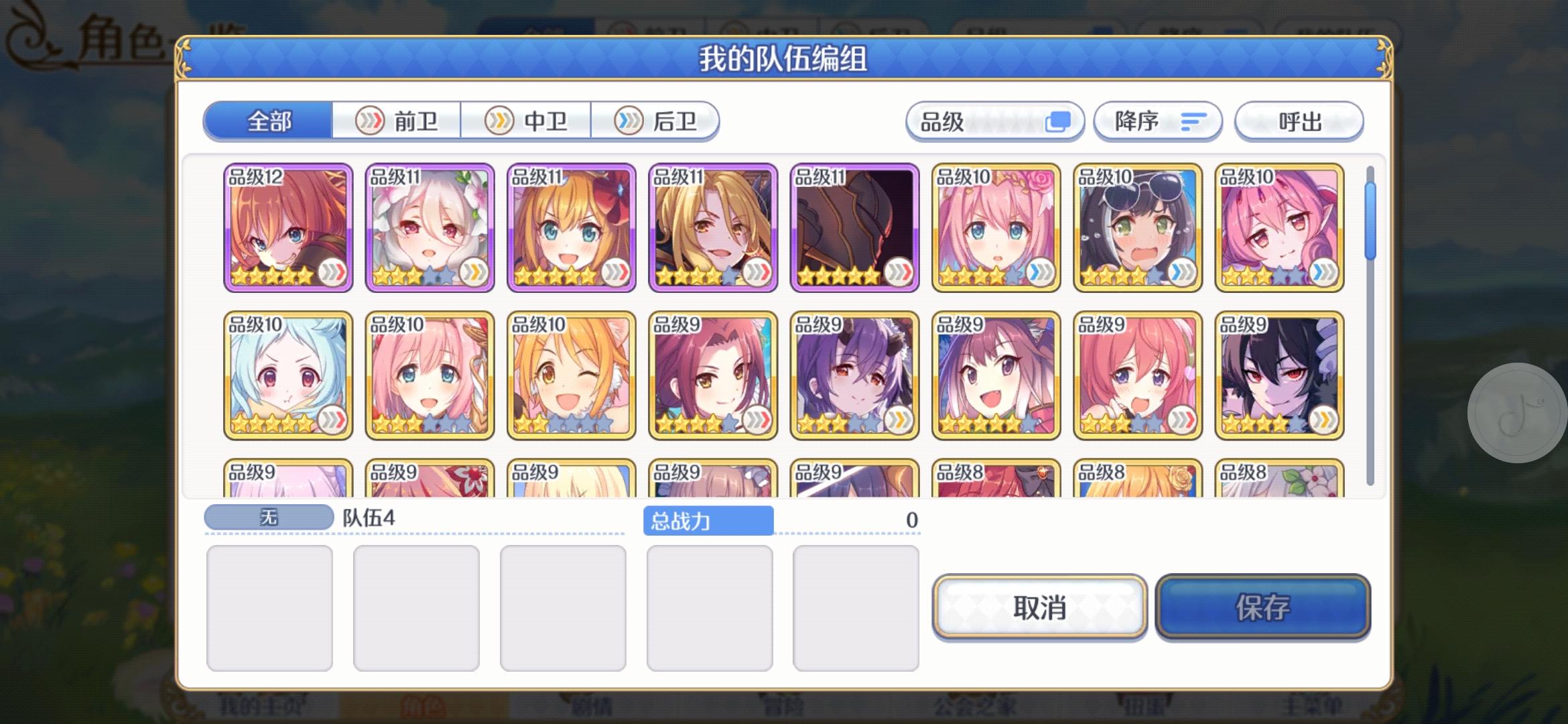Toggle the 品级 filter display mode

(1059, 120)
